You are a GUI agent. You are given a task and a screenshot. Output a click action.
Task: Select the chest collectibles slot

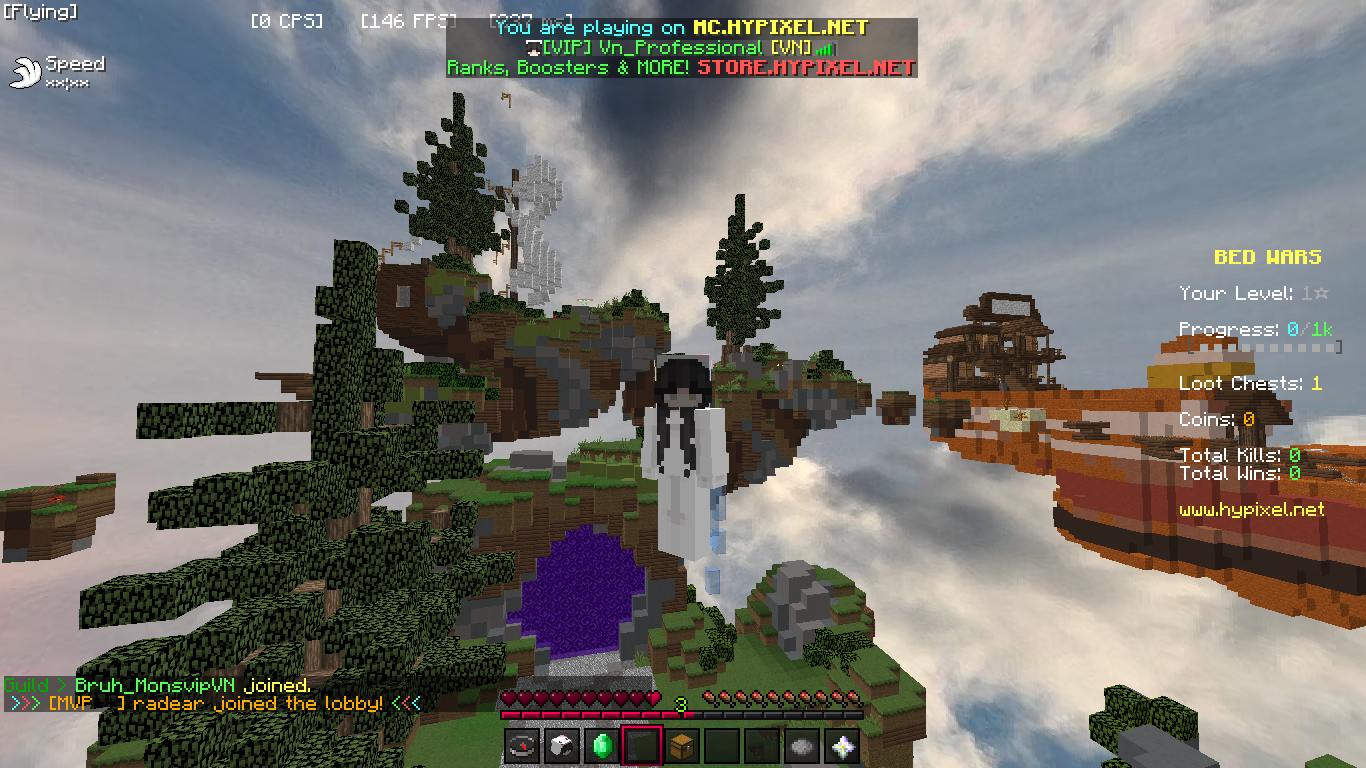682,746
